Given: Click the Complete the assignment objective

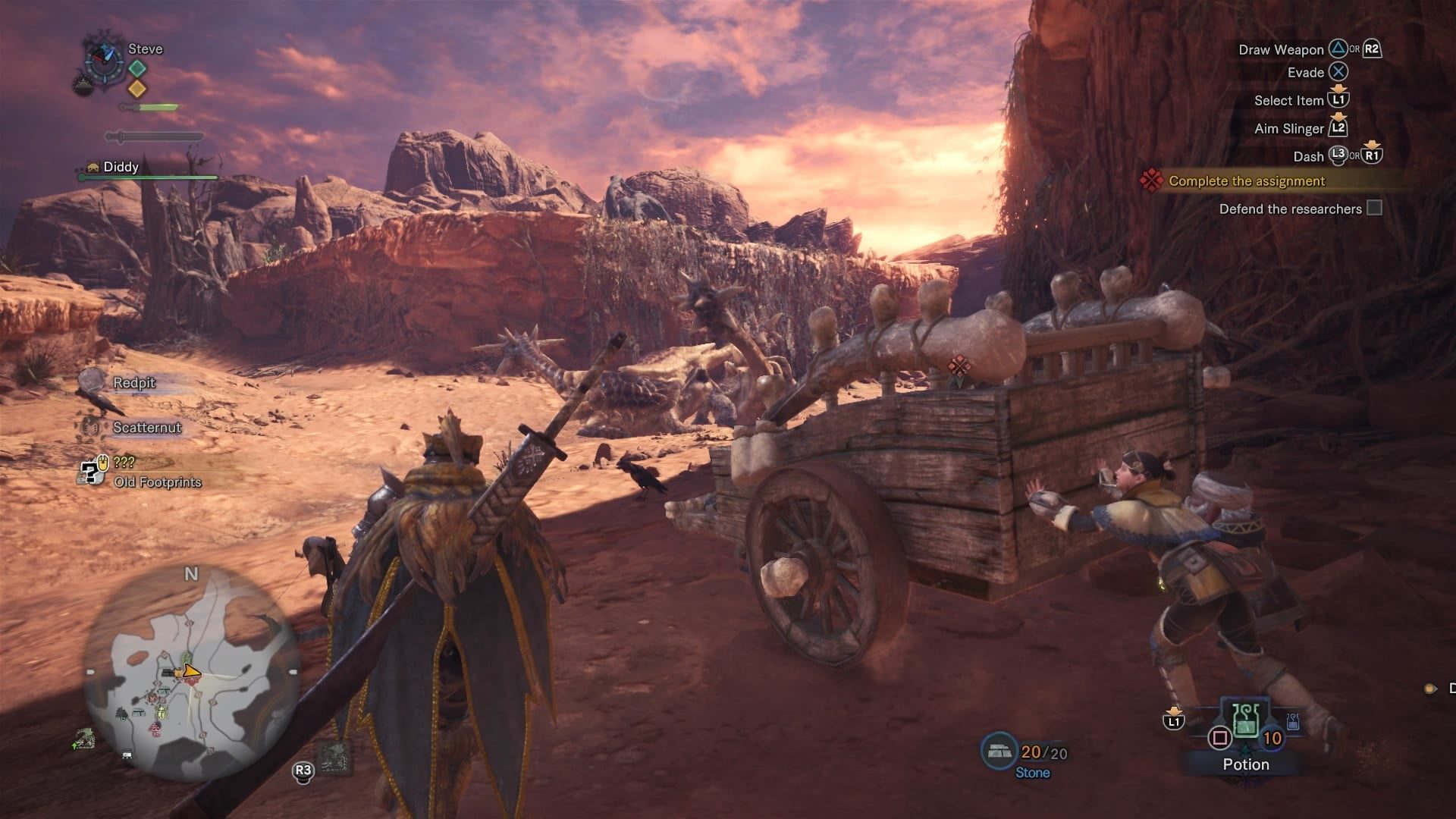Looking at the screenshot, I should (x=1246, y=181).
